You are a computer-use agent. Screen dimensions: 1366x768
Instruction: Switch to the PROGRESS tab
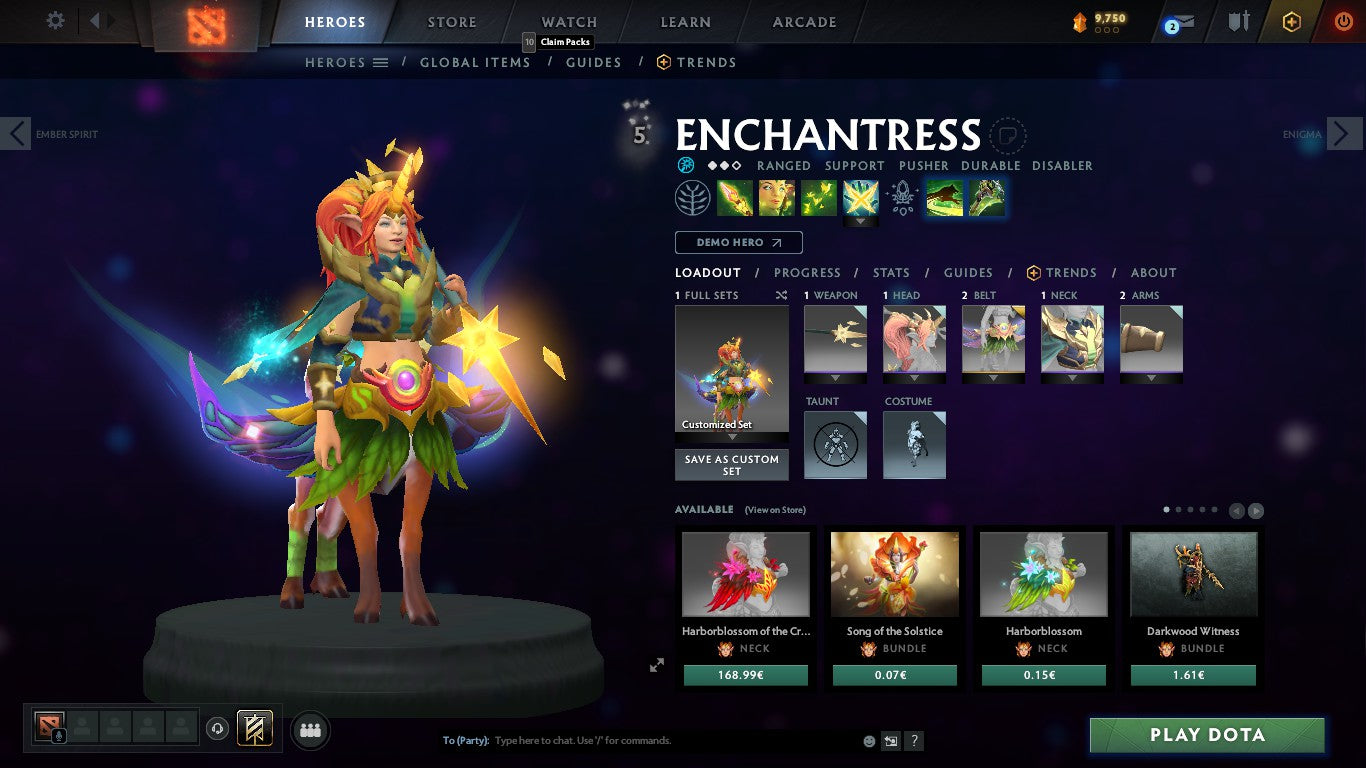coord(807,272)
